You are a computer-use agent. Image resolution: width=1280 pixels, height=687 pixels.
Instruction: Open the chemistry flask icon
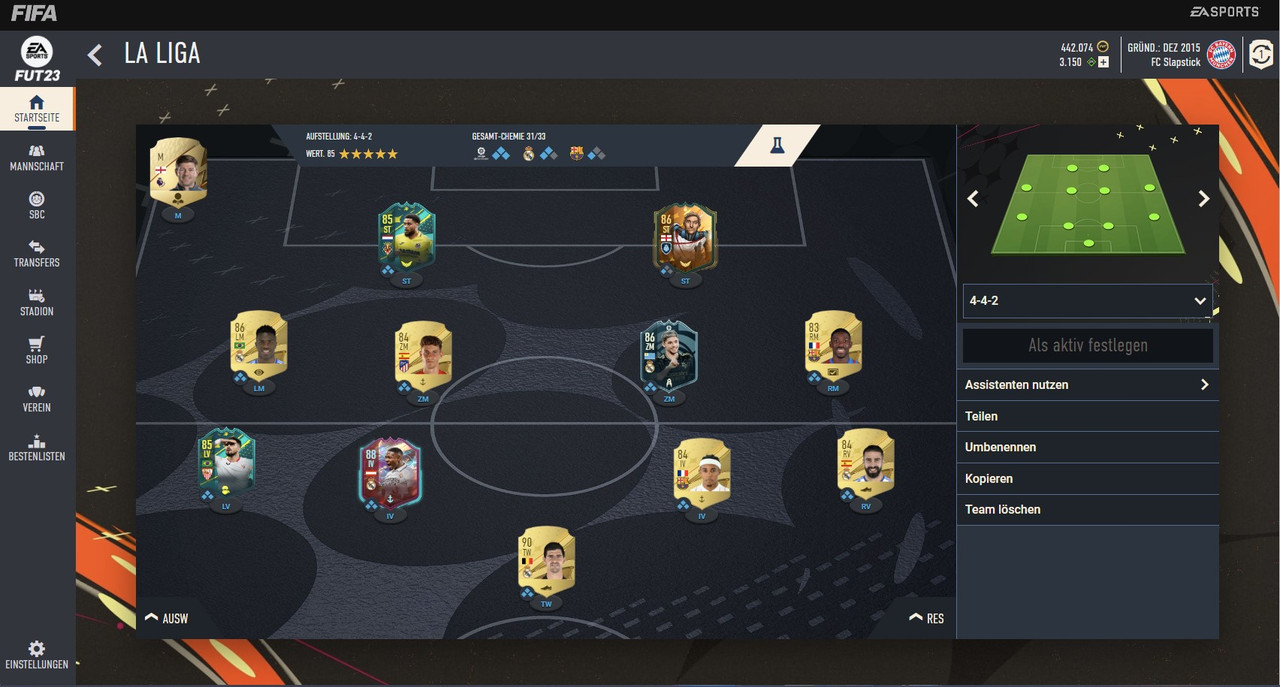pos(777,146)
